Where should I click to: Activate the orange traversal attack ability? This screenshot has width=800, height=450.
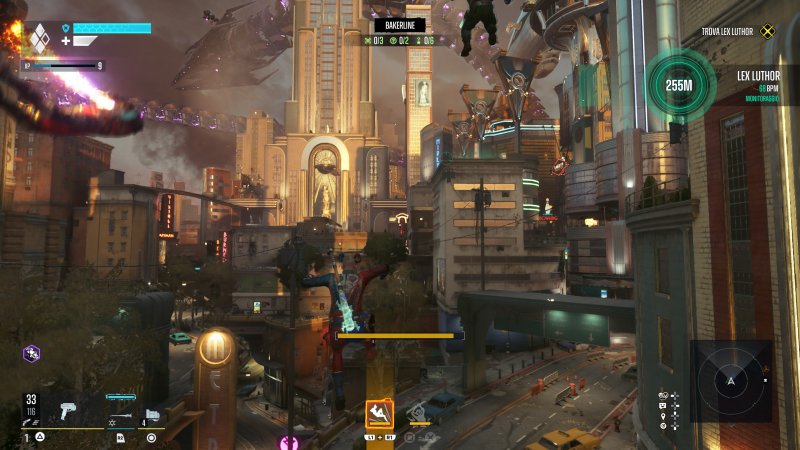tap(379, 412)
